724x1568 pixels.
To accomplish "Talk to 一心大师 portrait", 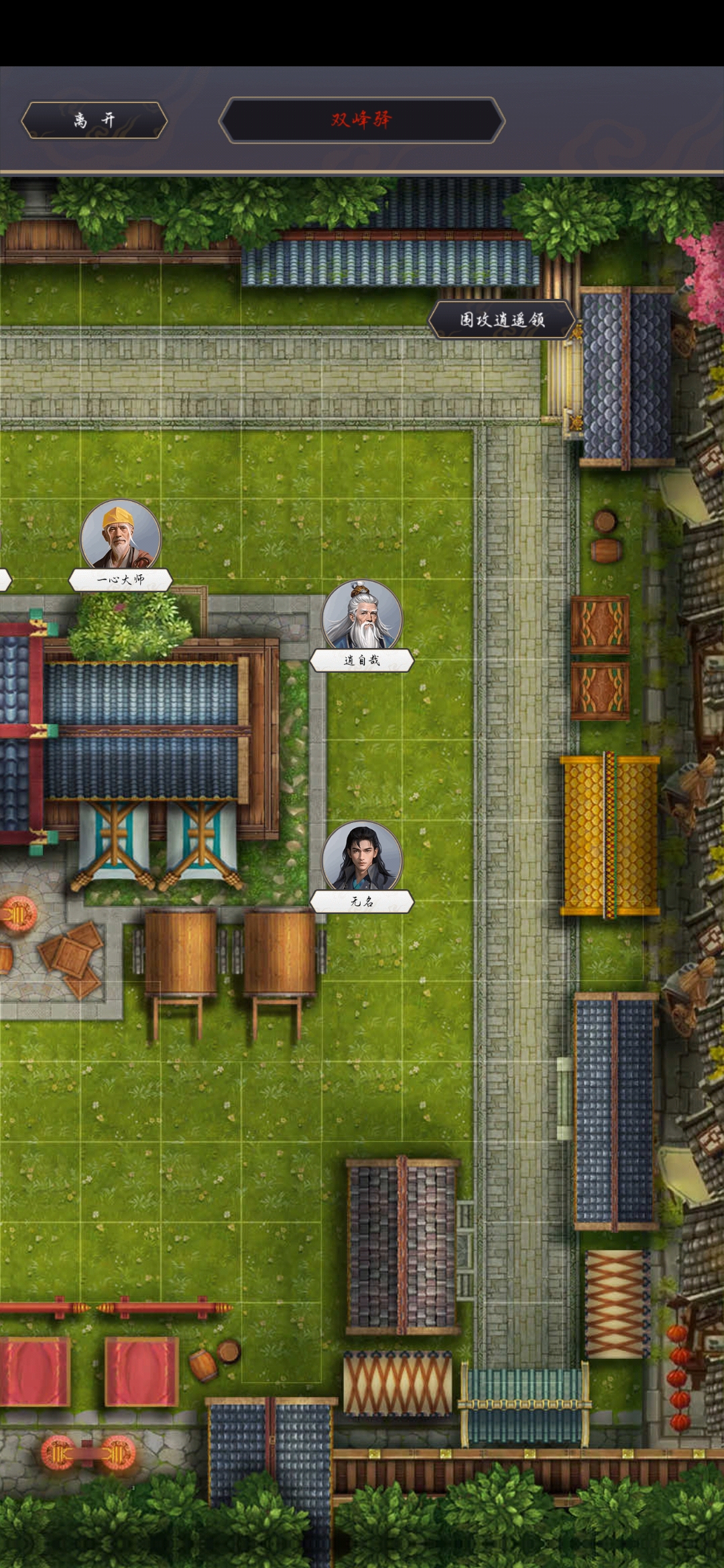I will (x=121, y=538).
